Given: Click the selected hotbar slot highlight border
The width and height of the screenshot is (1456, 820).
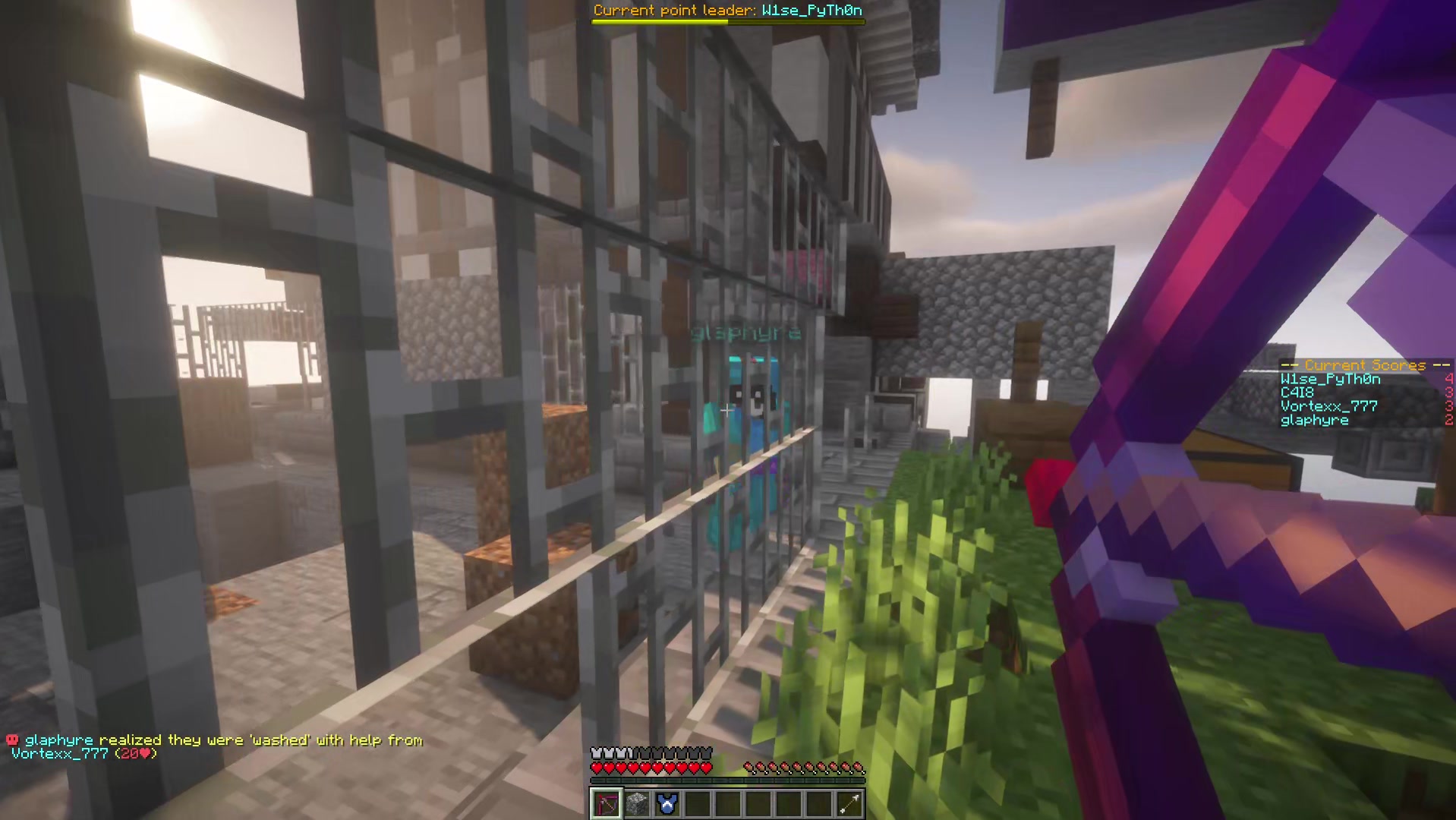Looking at the screenshot, I should click(x=605, y=788).
